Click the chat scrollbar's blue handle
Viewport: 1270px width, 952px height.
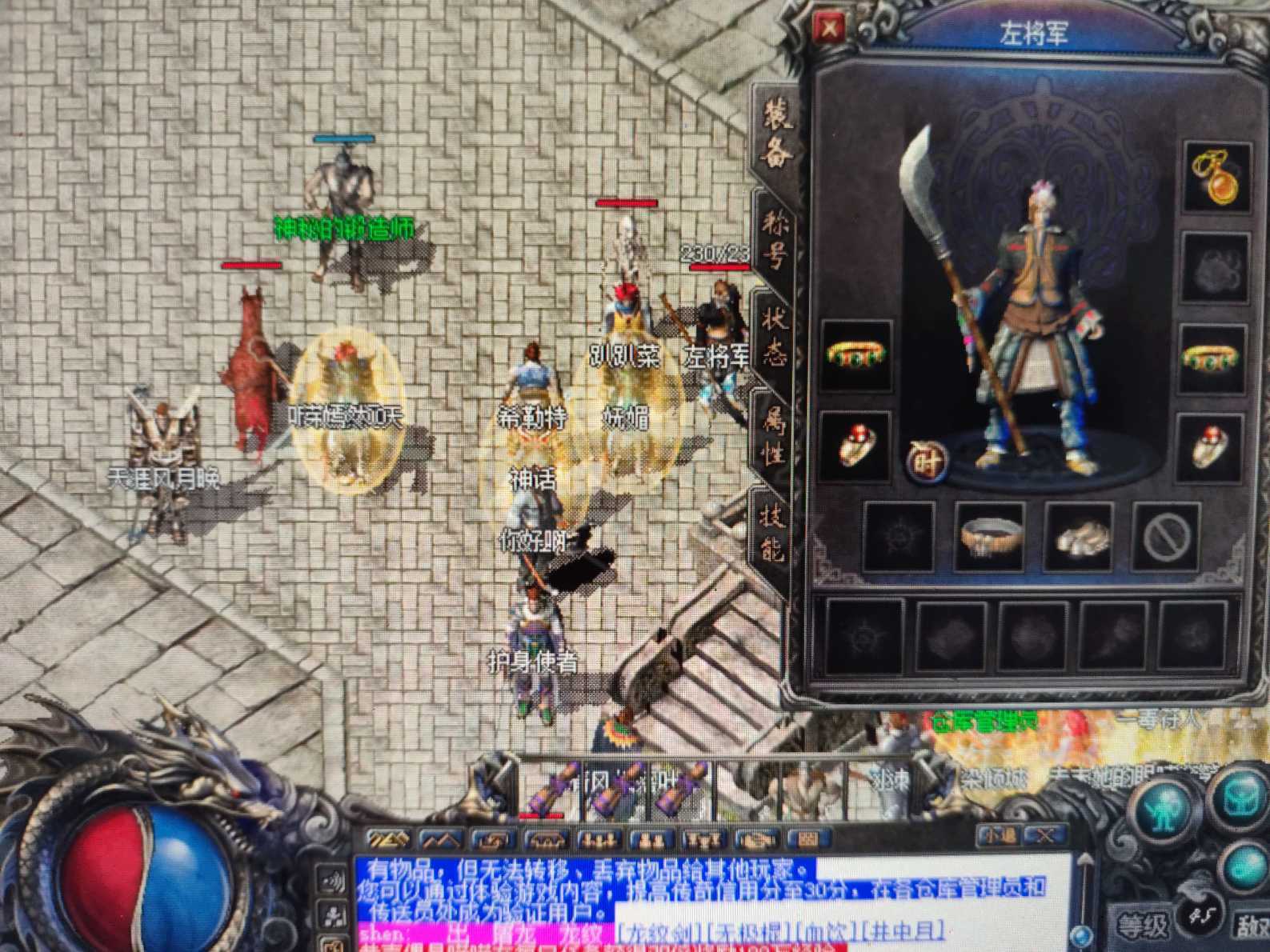coord(1082,934)
